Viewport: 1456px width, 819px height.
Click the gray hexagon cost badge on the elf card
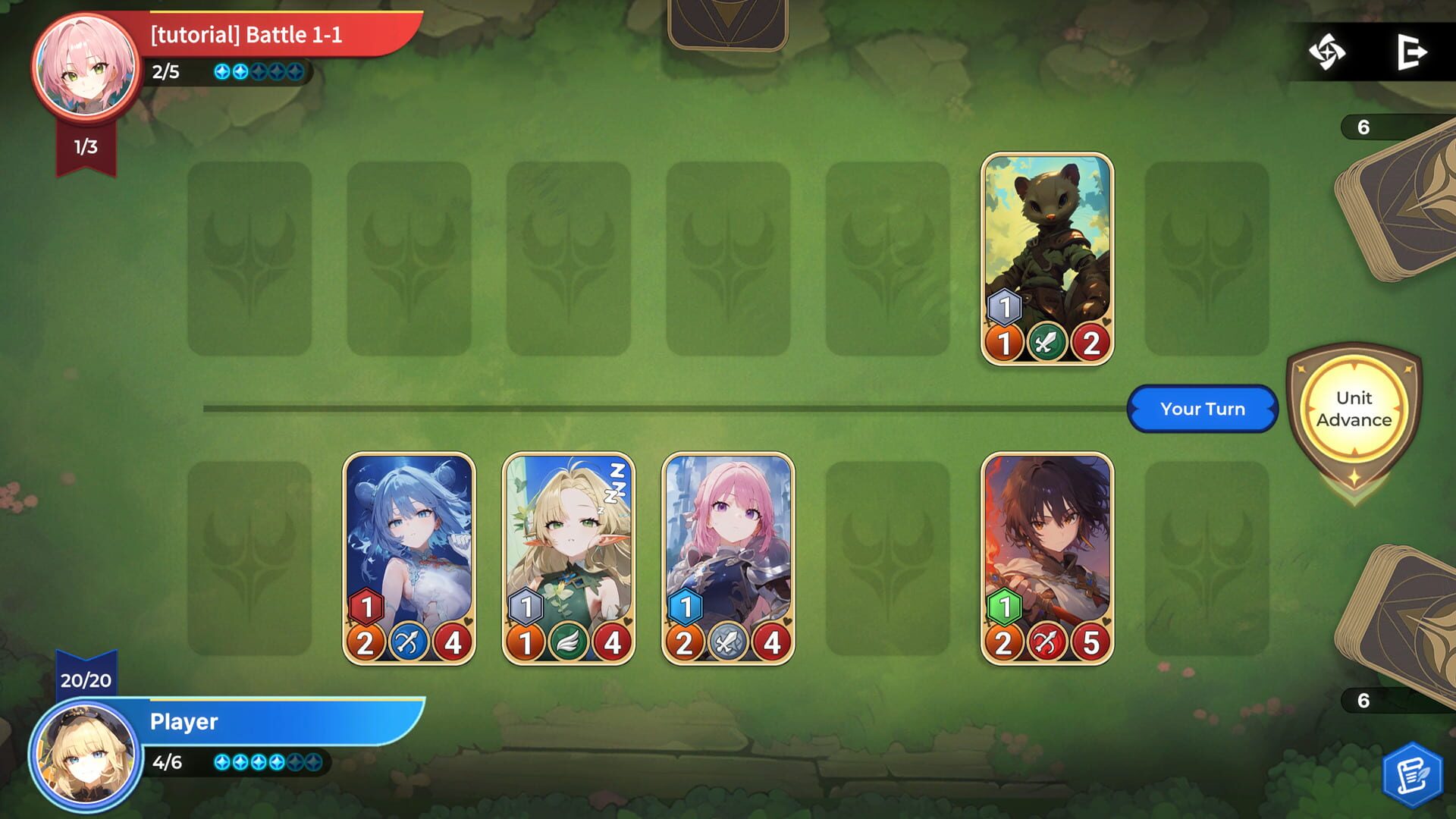point(525,605)
